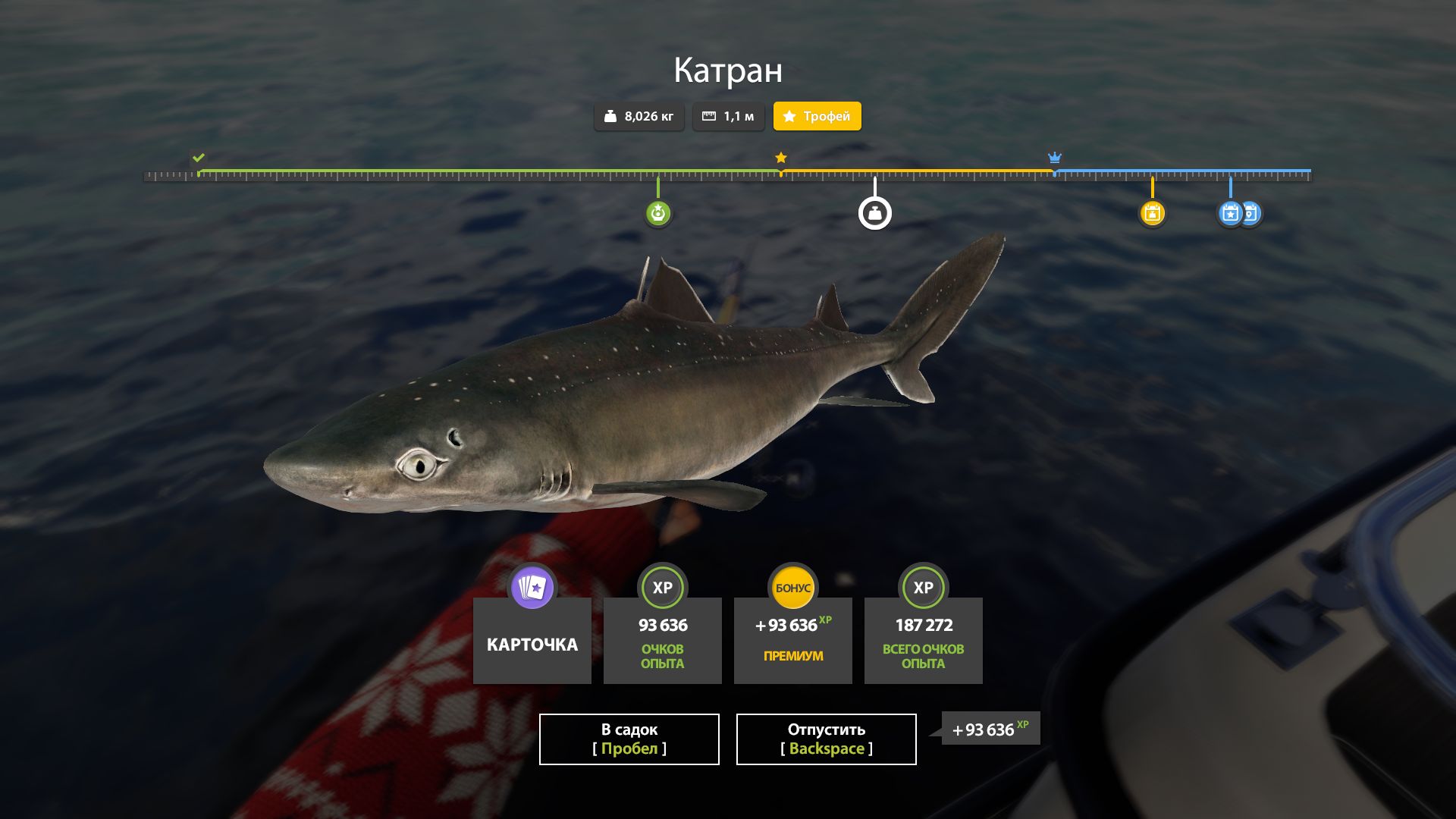This screenshot has height=819, width=1456.
Task: Click the yellow БОНУС circle icon
Action: (x=792, y=588)
